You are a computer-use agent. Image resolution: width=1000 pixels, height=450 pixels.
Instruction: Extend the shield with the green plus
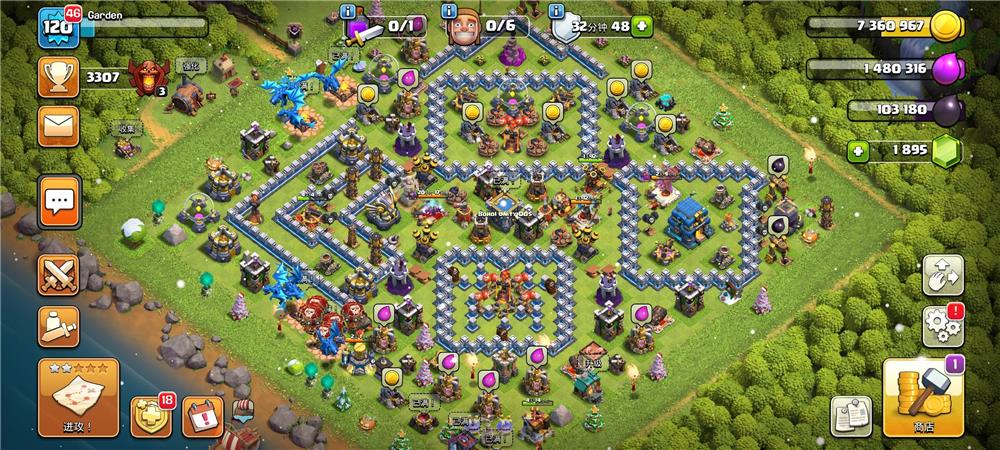[641, 27]
